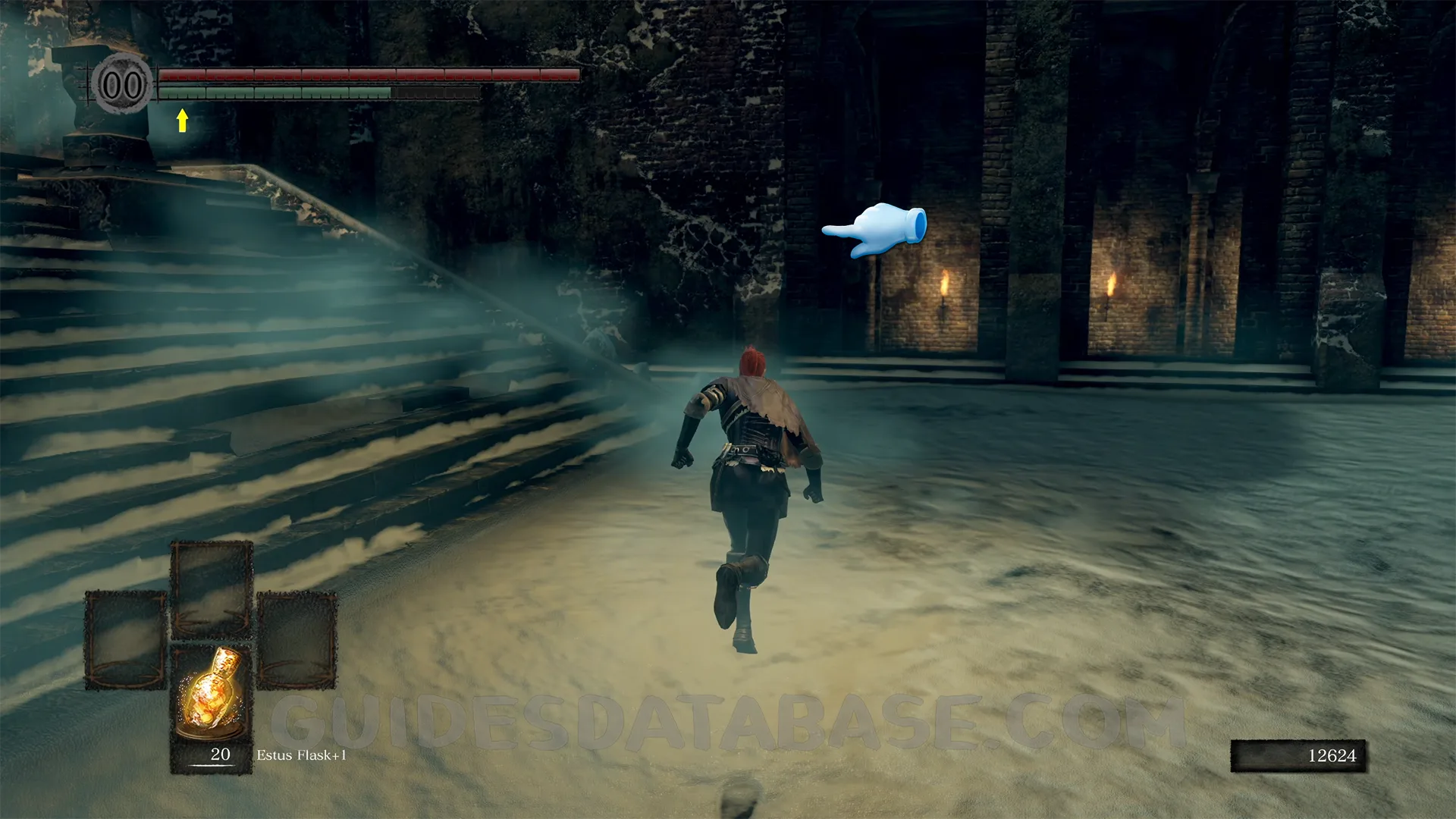Select the Estus Flask+1 item slot
Image resolution: width=1456 pixels, height=819 pixels.
coord(212,708)
